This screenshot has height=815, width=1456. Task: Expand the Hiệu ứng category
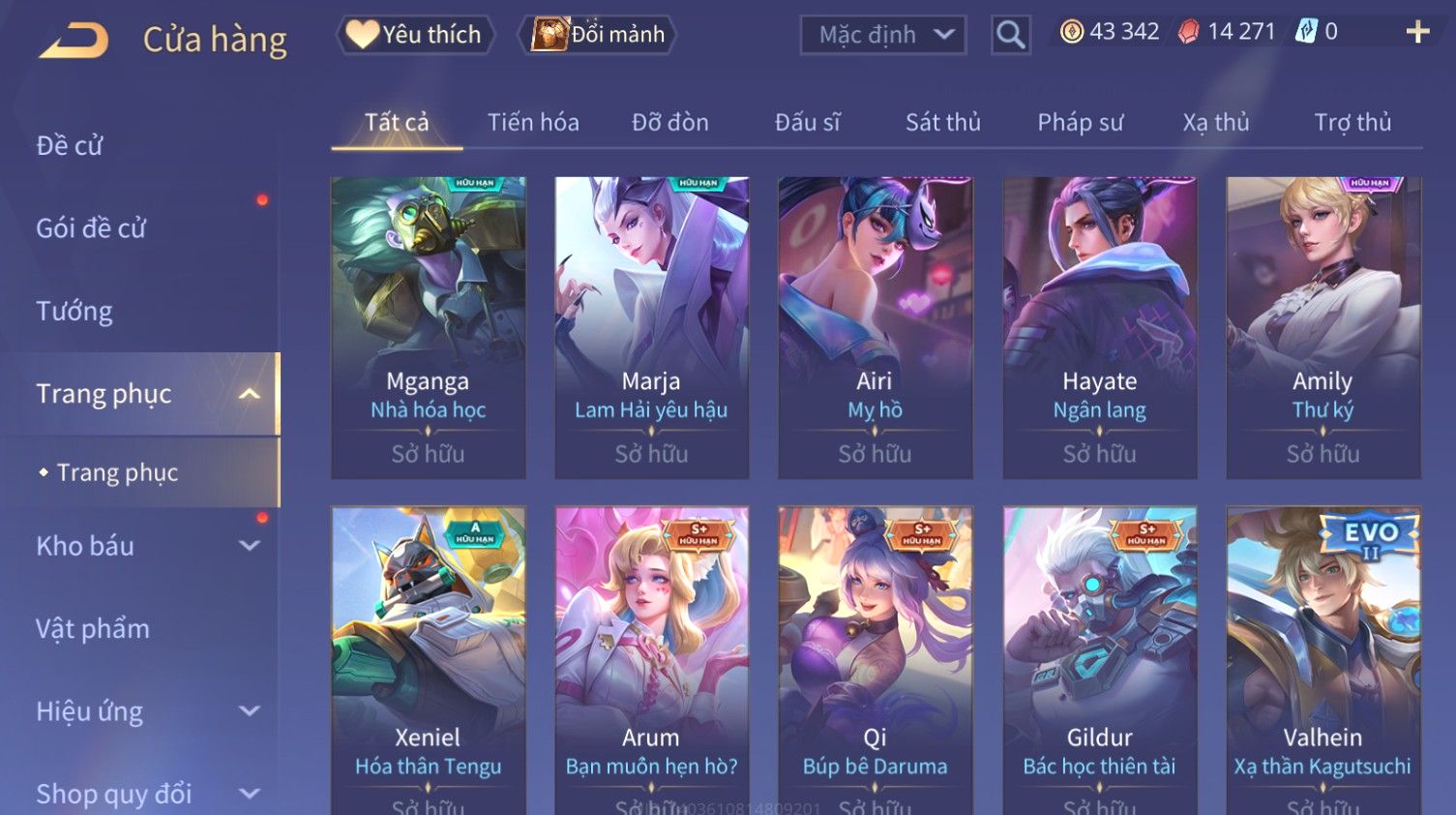[x=145, y=711]
